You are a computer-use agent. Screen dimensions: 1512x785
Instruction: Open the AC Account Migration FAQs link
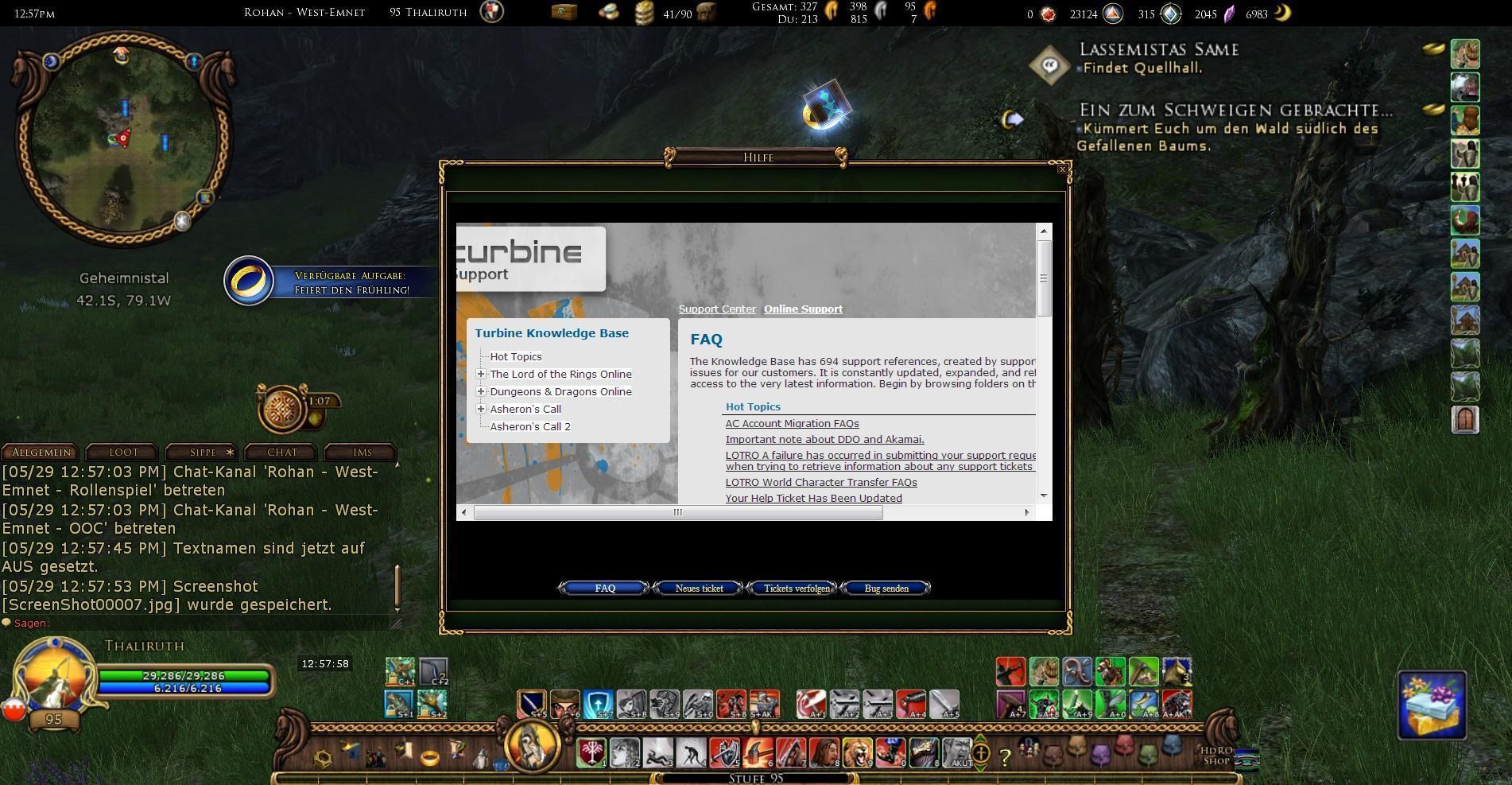pyautogui.click(x=792, y=423)
